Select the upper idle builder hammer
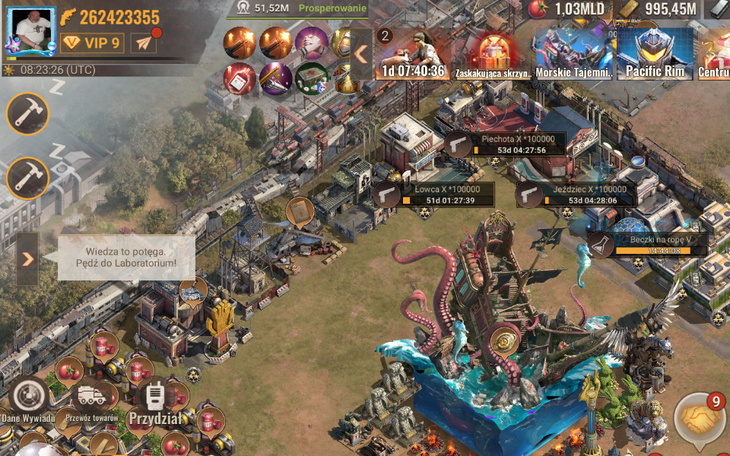 point(28,113)
